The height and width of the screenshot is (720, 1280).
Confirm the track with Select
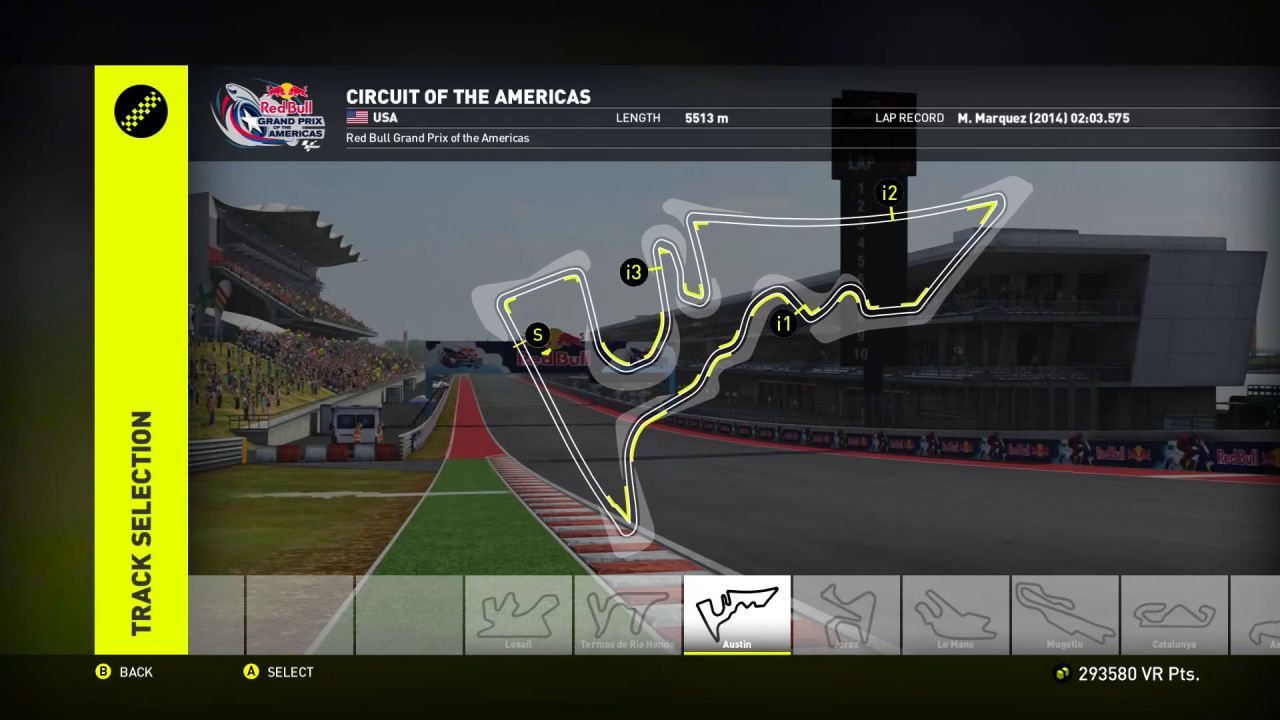click(279, 672)
